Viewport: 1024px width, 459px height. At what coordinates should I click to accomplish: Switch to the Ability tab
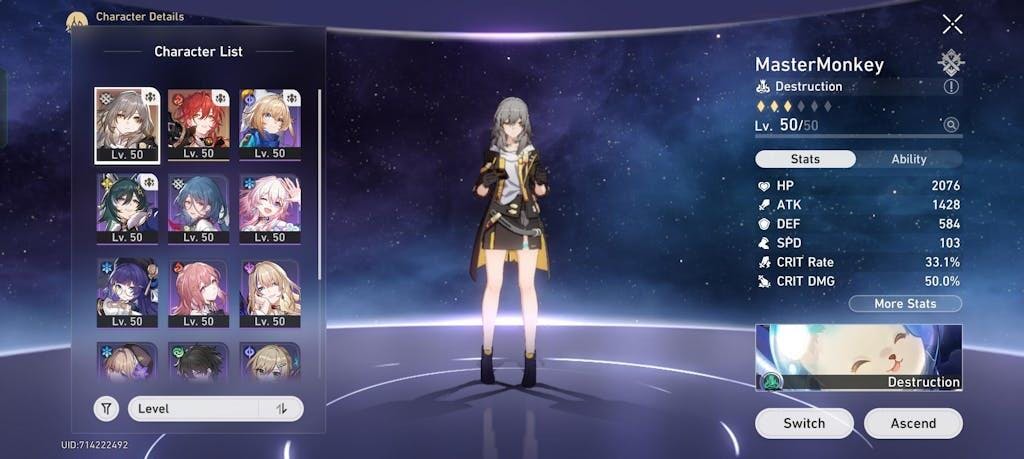(908, 159)
